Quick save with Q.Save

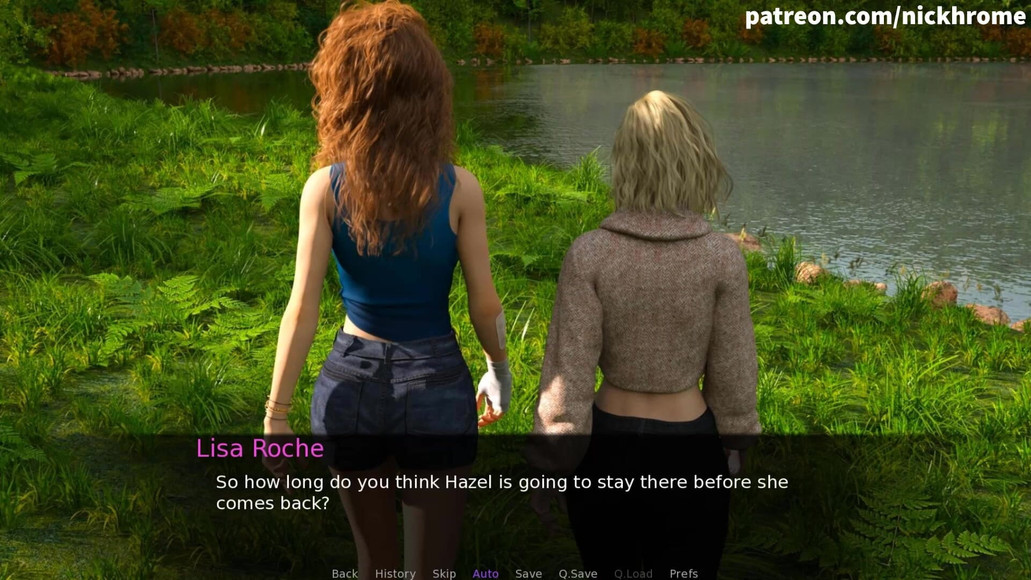click(578, 573)
